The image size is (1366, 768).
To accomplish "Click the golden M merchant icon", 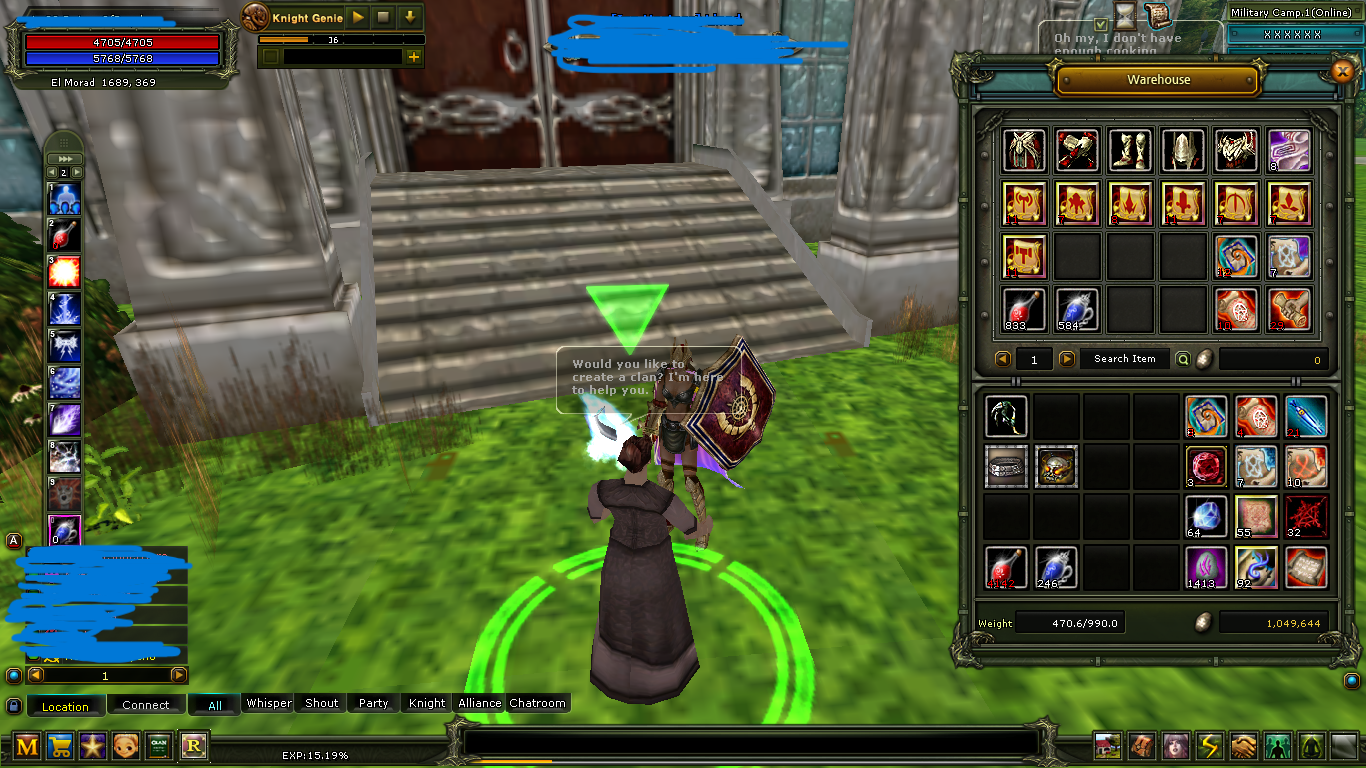I will 27,746.
